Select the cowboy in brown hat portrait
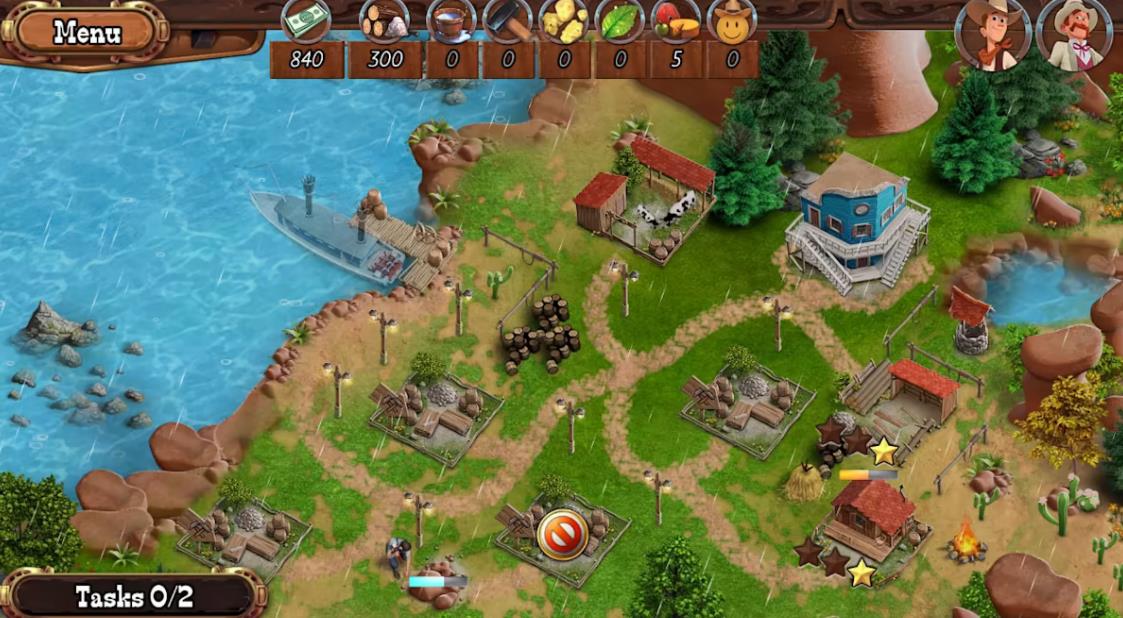This screenshot has width=1123, height=618. [992, 36]
